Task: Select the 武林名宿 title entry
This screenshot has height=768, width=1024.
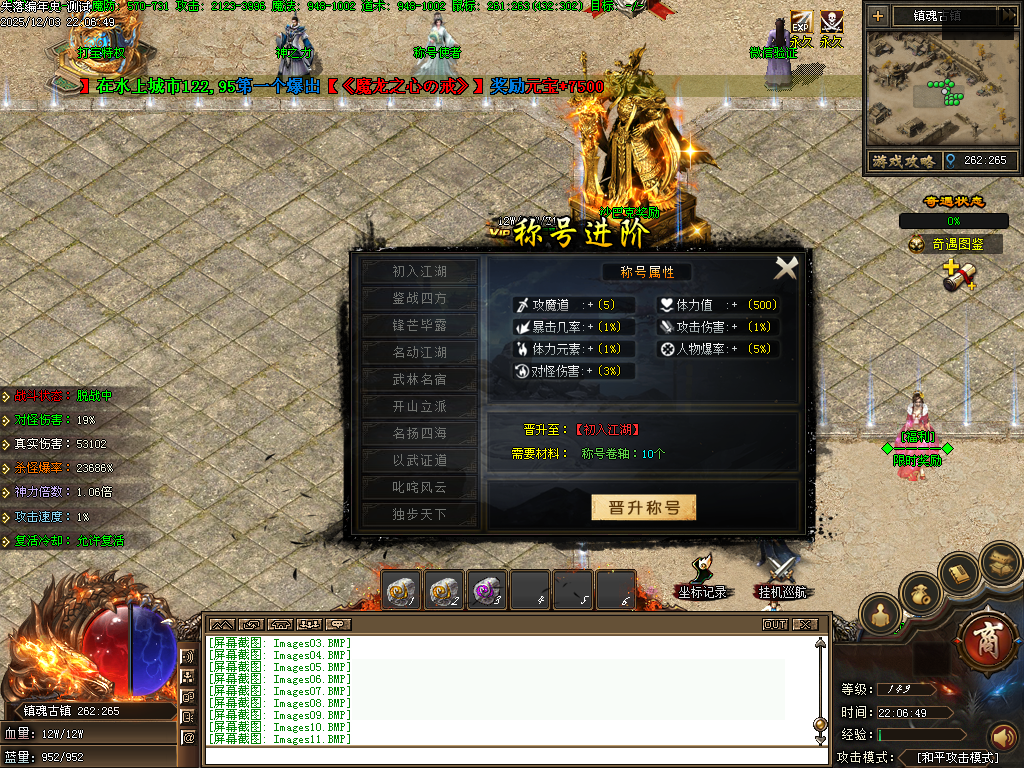Action: pyautogui.click(x=419, y=380)
